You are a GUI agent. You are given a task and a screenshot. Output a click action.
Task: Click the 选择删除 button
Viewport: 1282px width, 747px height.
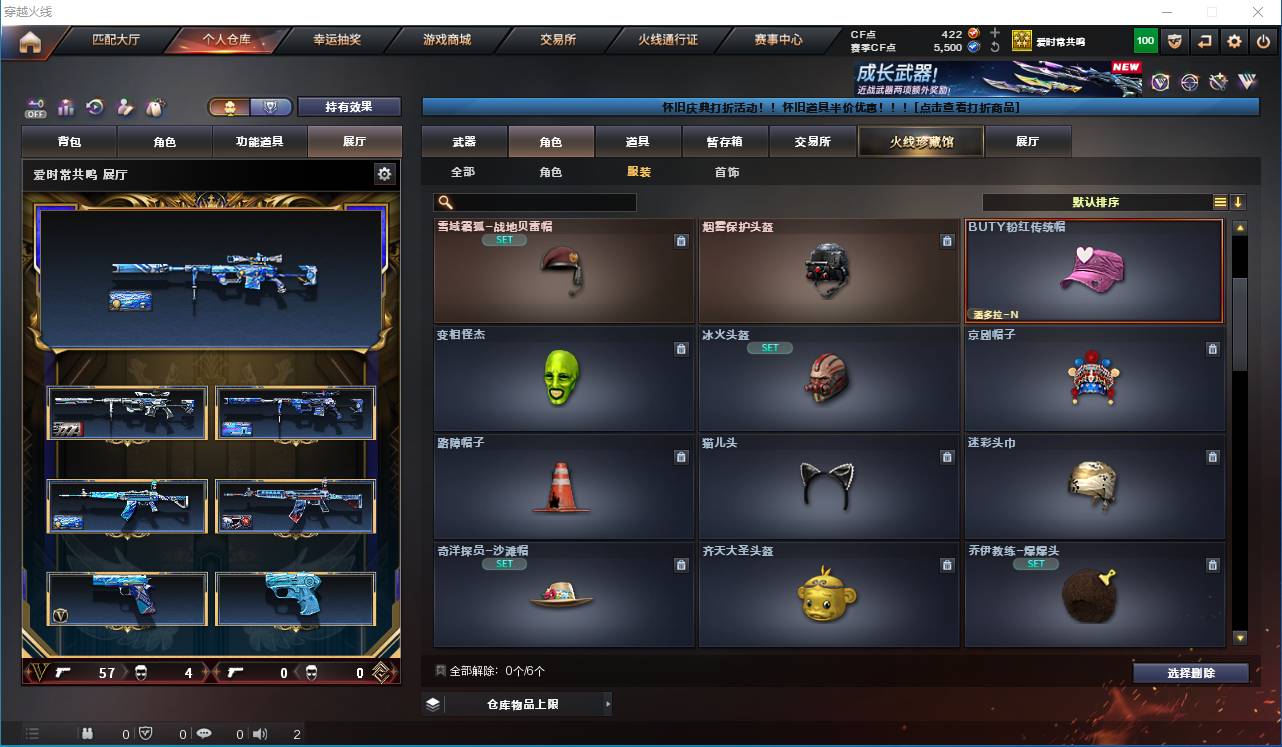(1191, 672)
